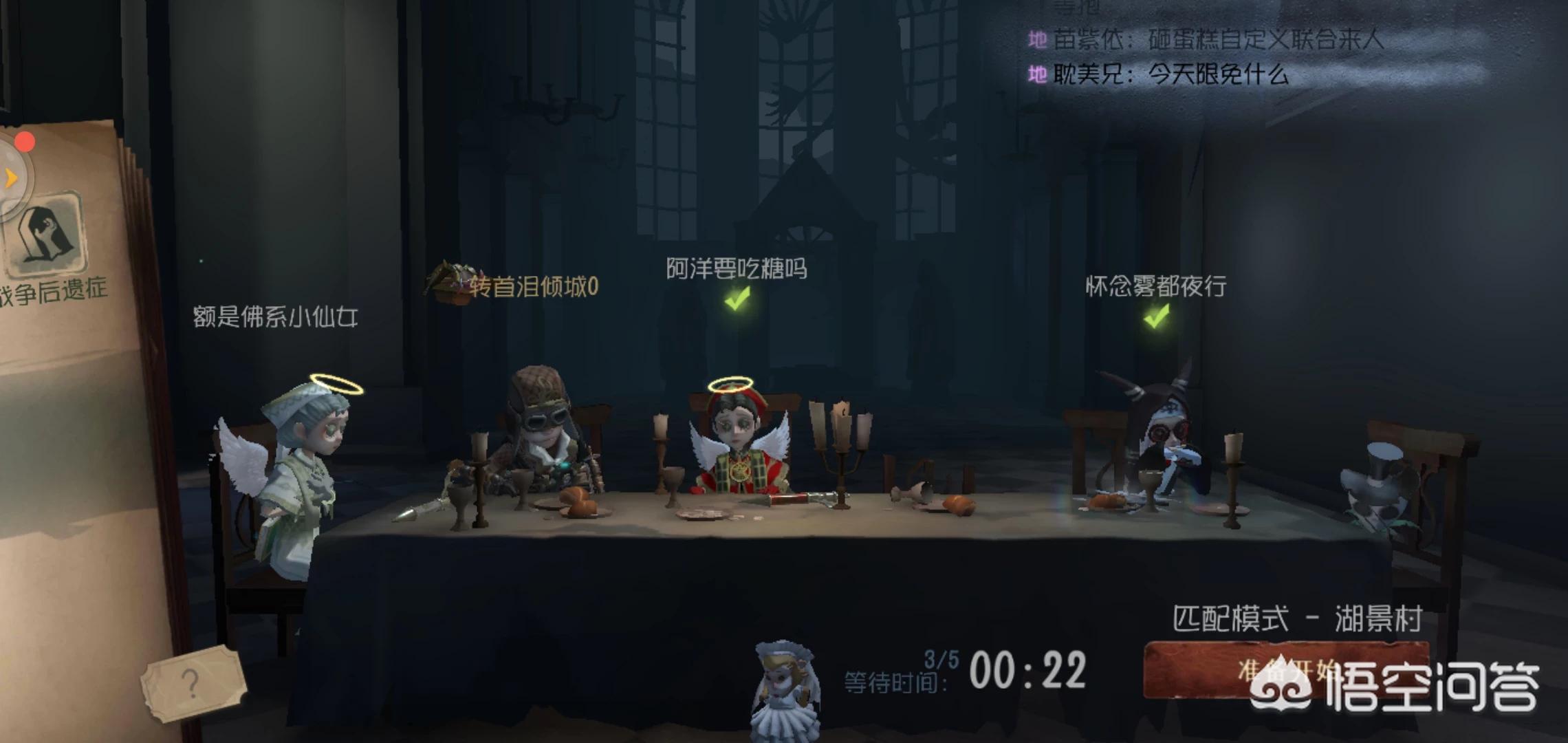Open the 战争后遗症 persona icon
This screenshot has height=743, width=1568.
pos(47,235)
